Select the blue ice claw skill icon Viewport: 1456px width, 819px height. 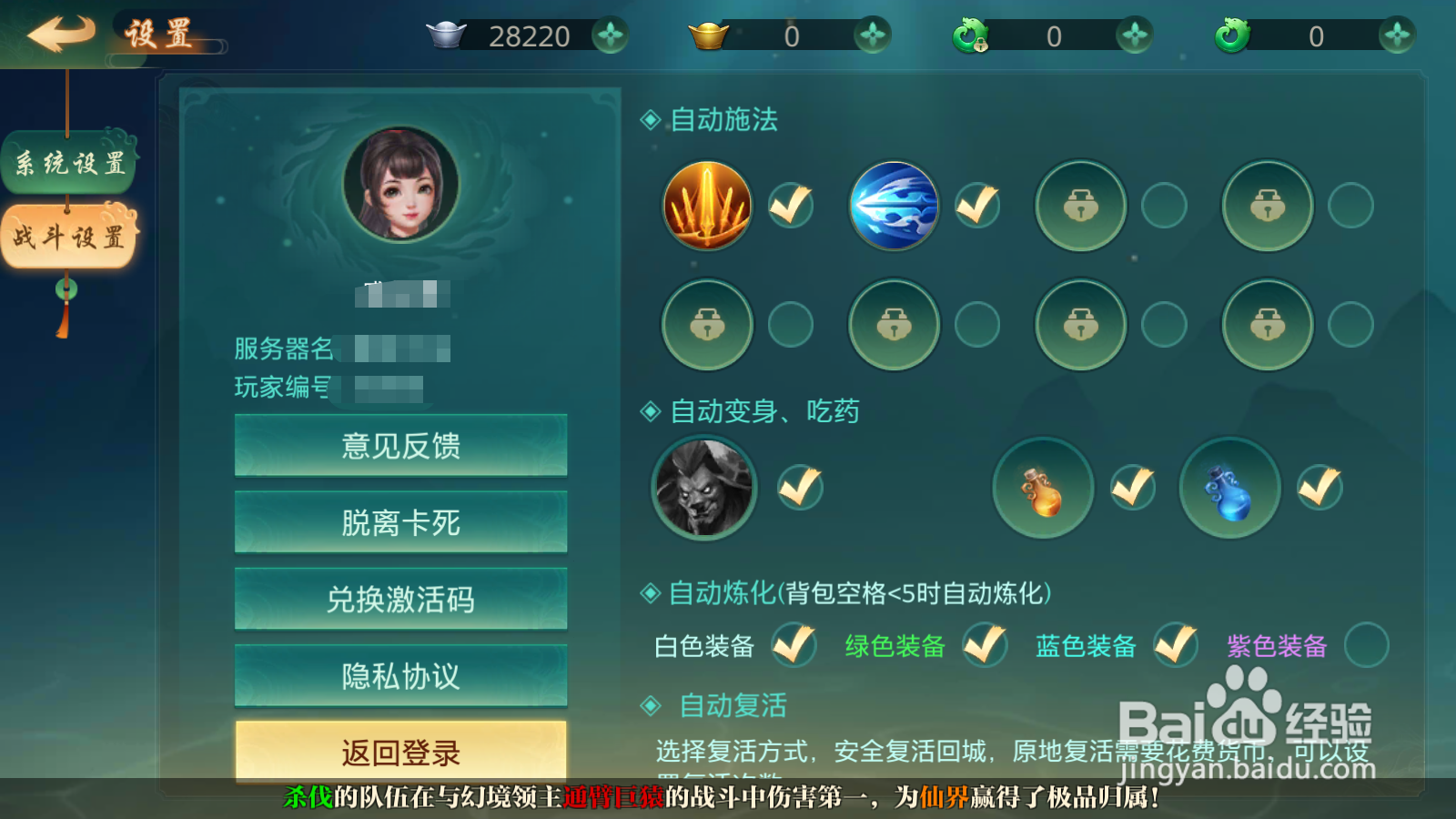(894, 206)
